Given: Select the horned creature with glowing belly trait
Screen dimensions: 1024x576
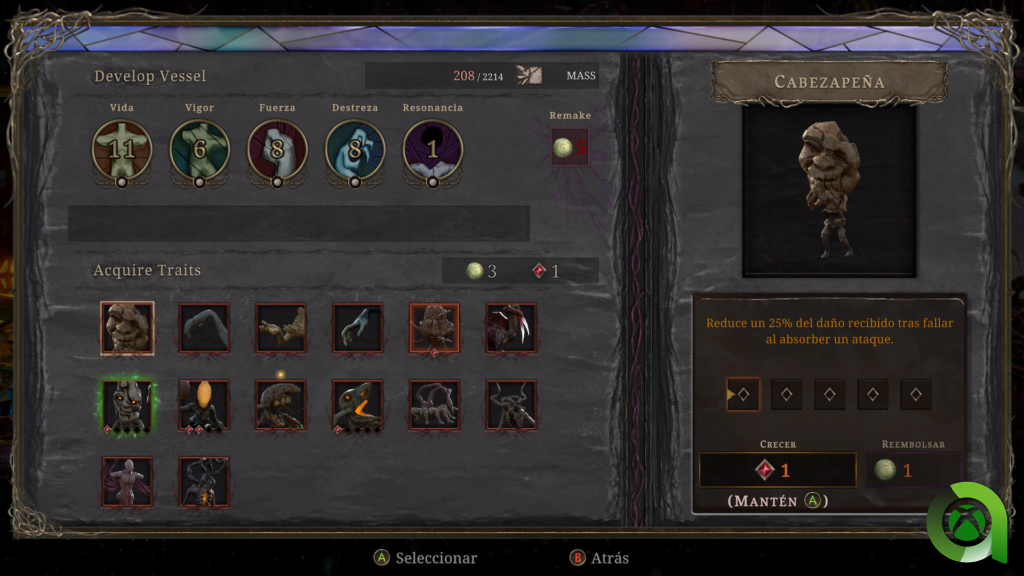Looking at the screenshot, I should coord(204,482).
